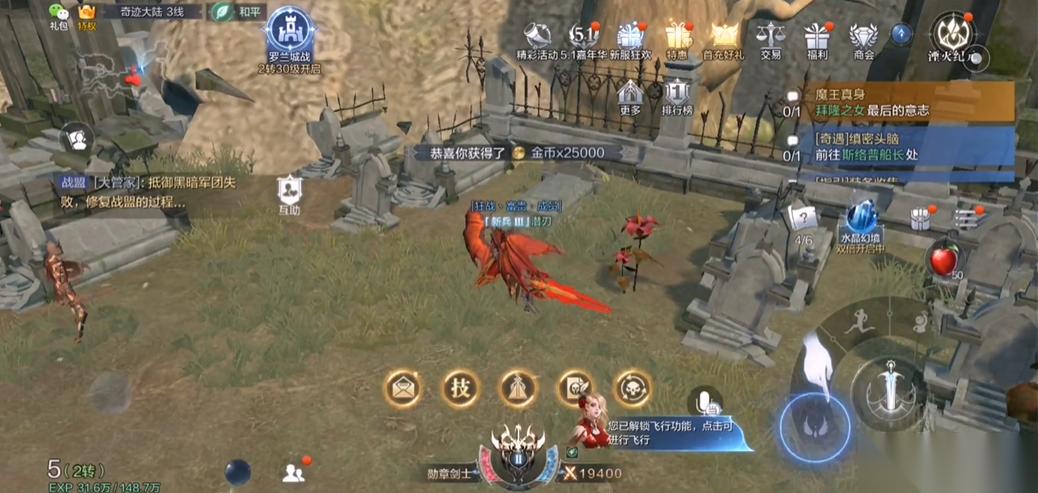Open the 技 skills menu button

coord(460,388)
